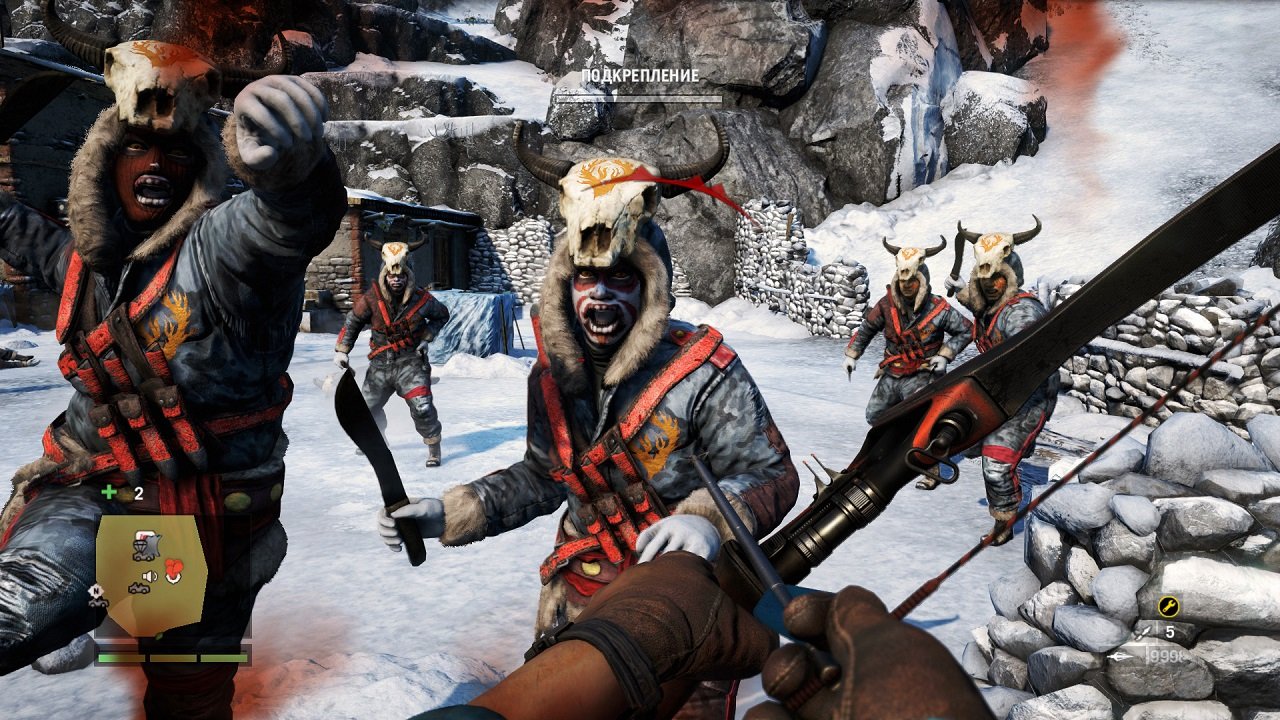Select the ammo reserve counter 9998

pos(1168,656)
